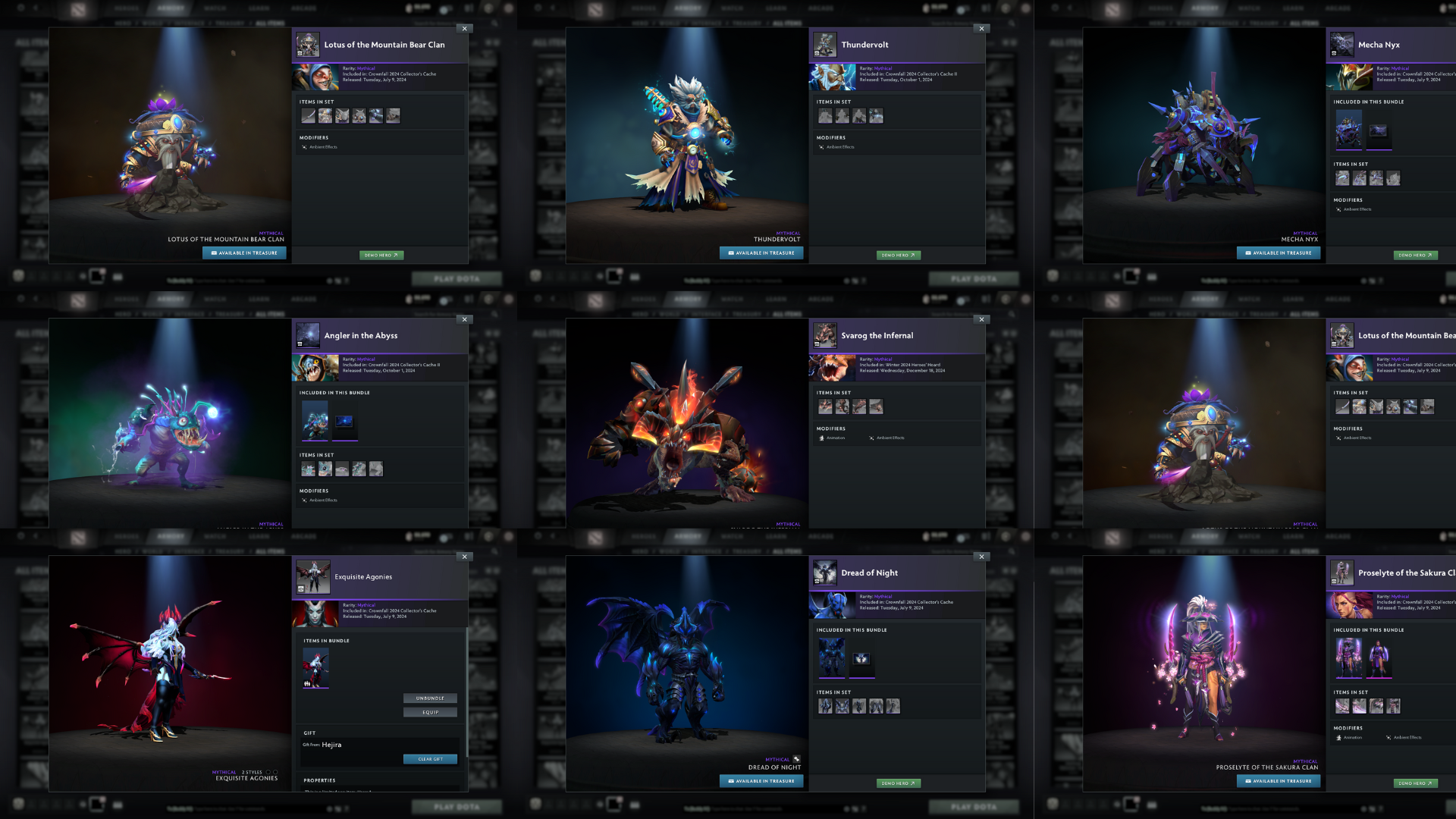Demo hero for Proselyte of the Sakura Clan
This screenshot has width=1456, height=819.
coord(1415,783)
